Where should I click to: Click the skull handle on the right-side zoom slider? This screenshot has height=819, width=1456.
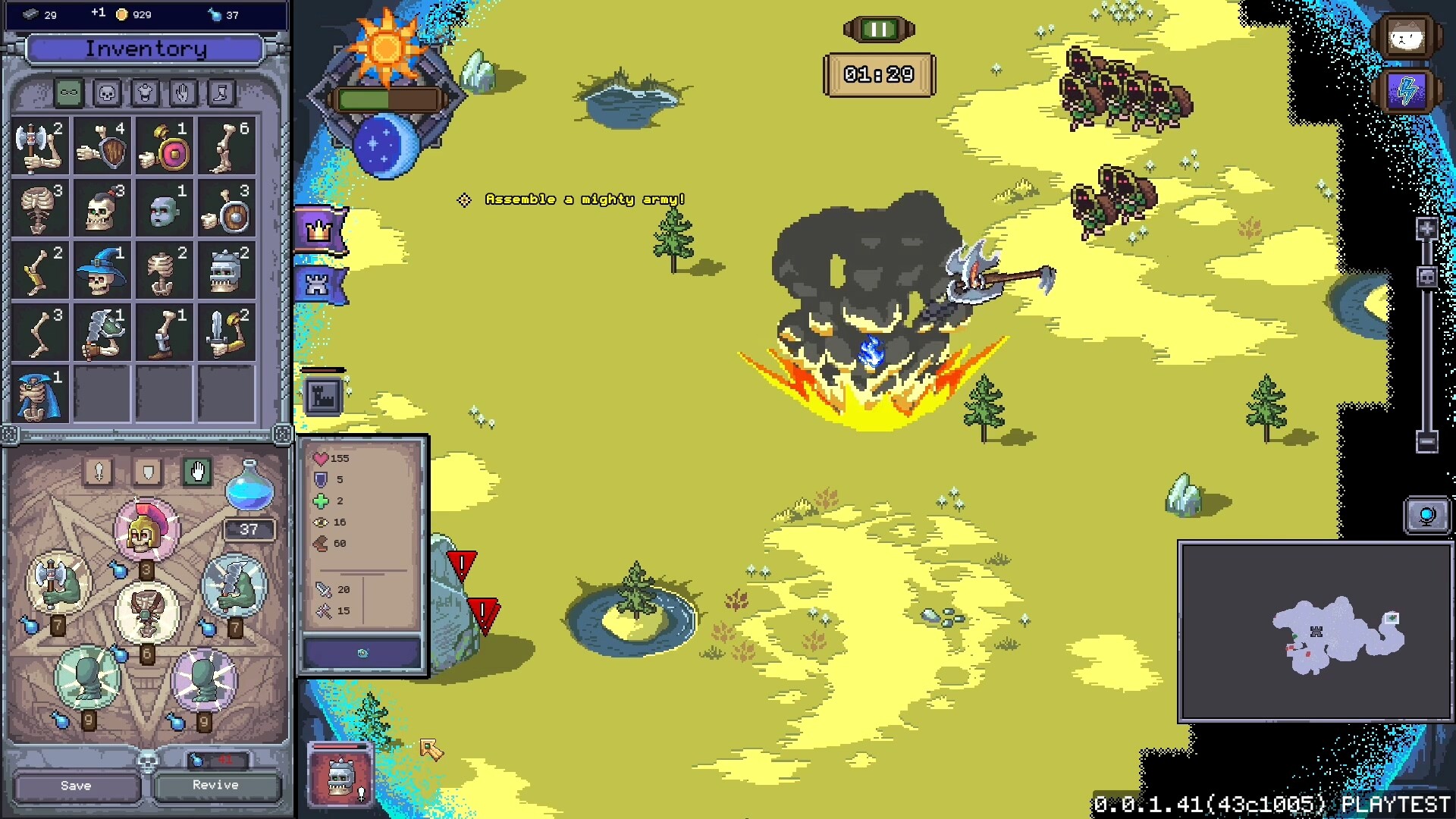tap(1428, 276)
